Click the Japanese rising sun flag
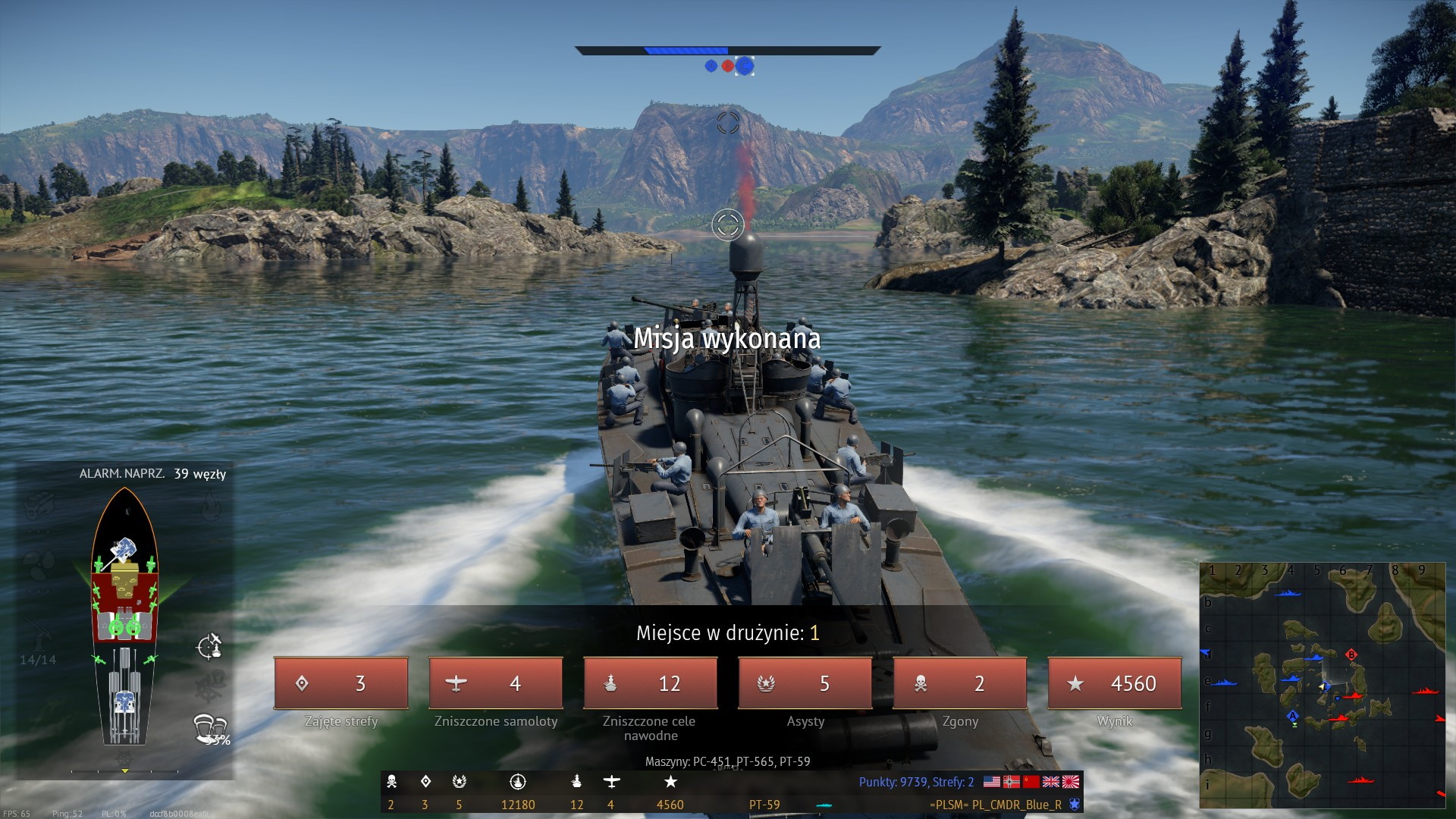This screenshot has height=819, width=1456. click(1071, 782)
